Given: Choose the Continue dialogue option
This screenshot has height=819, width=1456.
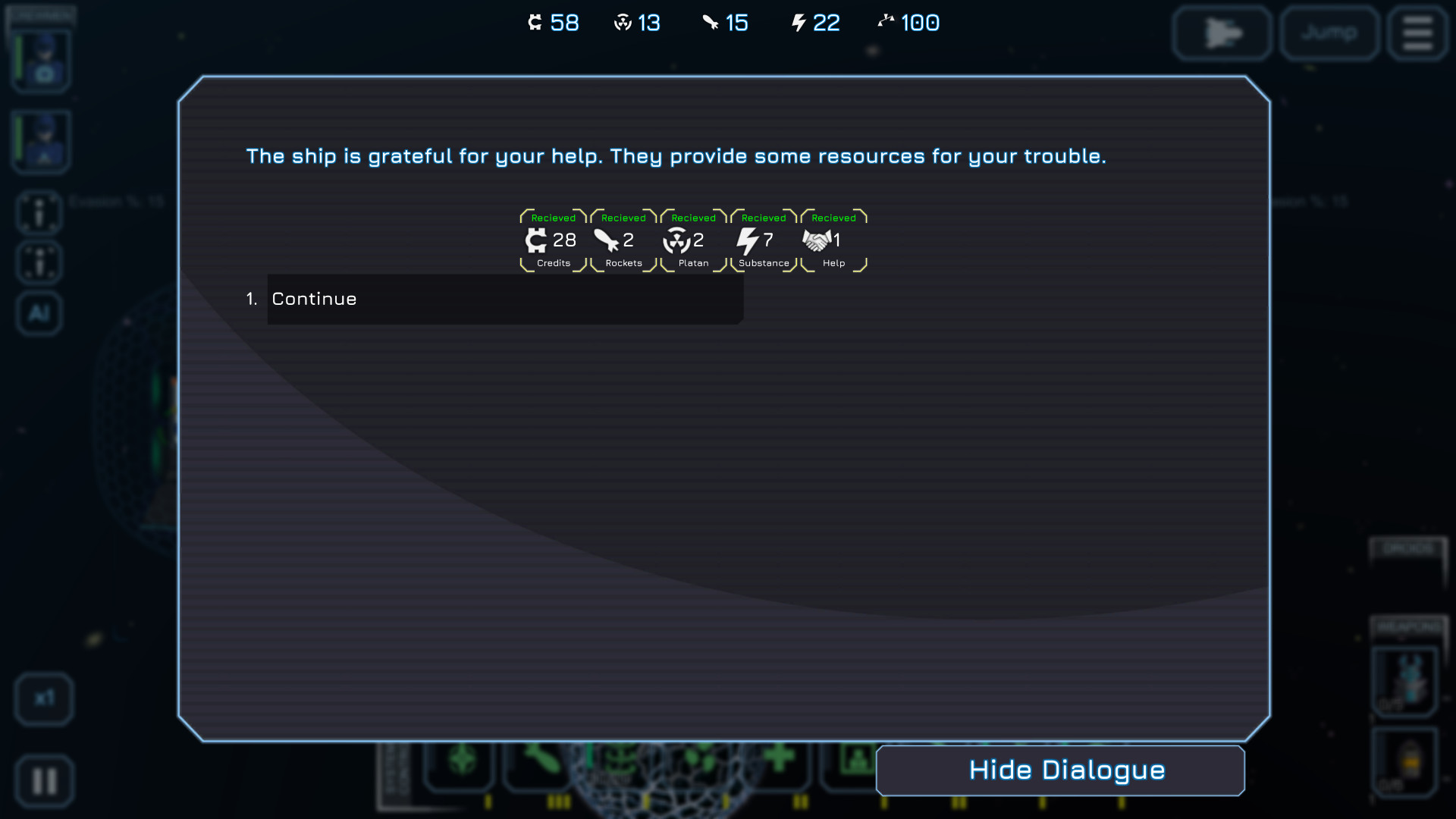Looking at the screenshot, I should tap(504, 300).
